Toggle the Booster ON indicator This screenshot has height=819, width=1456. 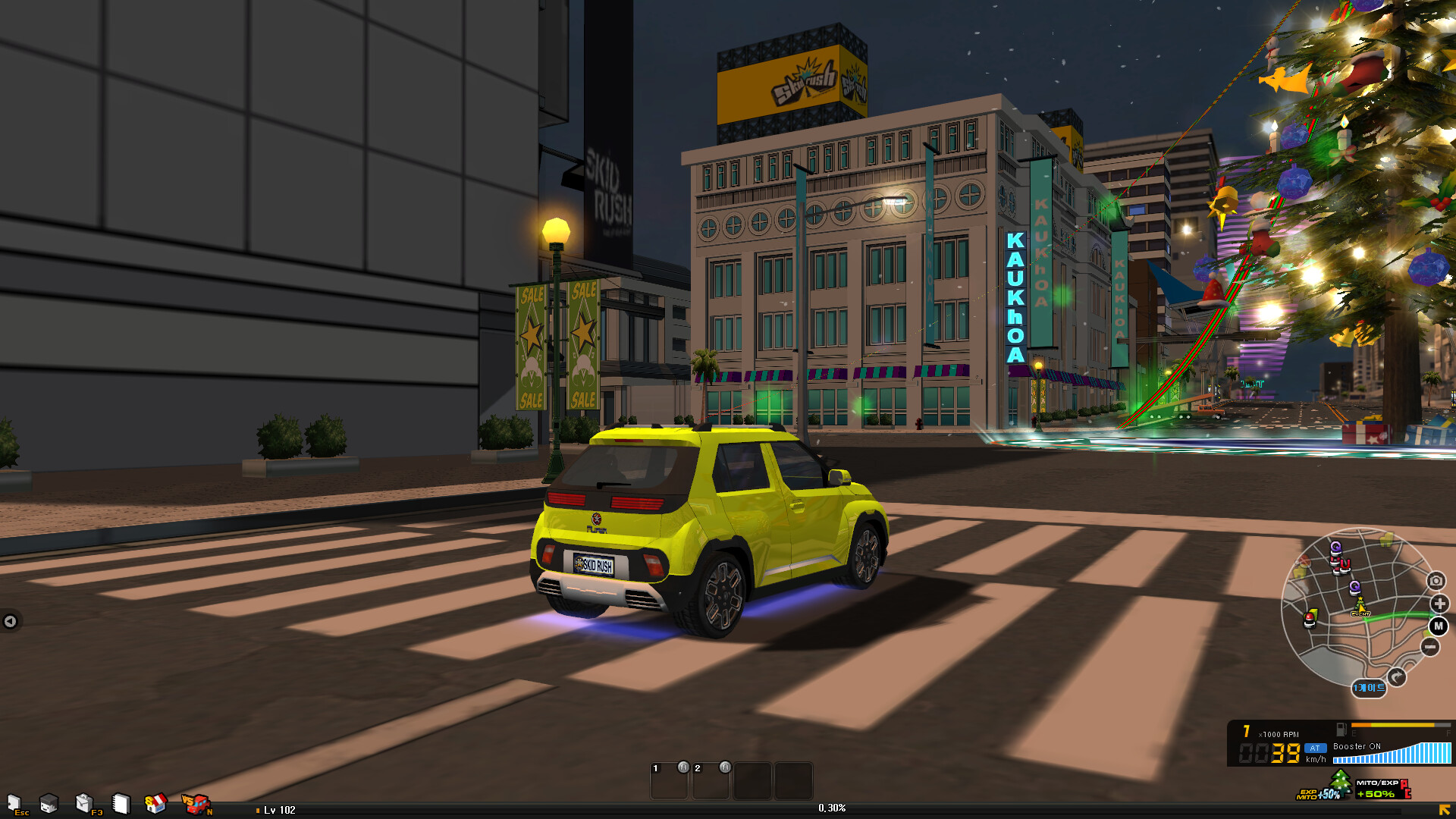[x=1356, y=747]
